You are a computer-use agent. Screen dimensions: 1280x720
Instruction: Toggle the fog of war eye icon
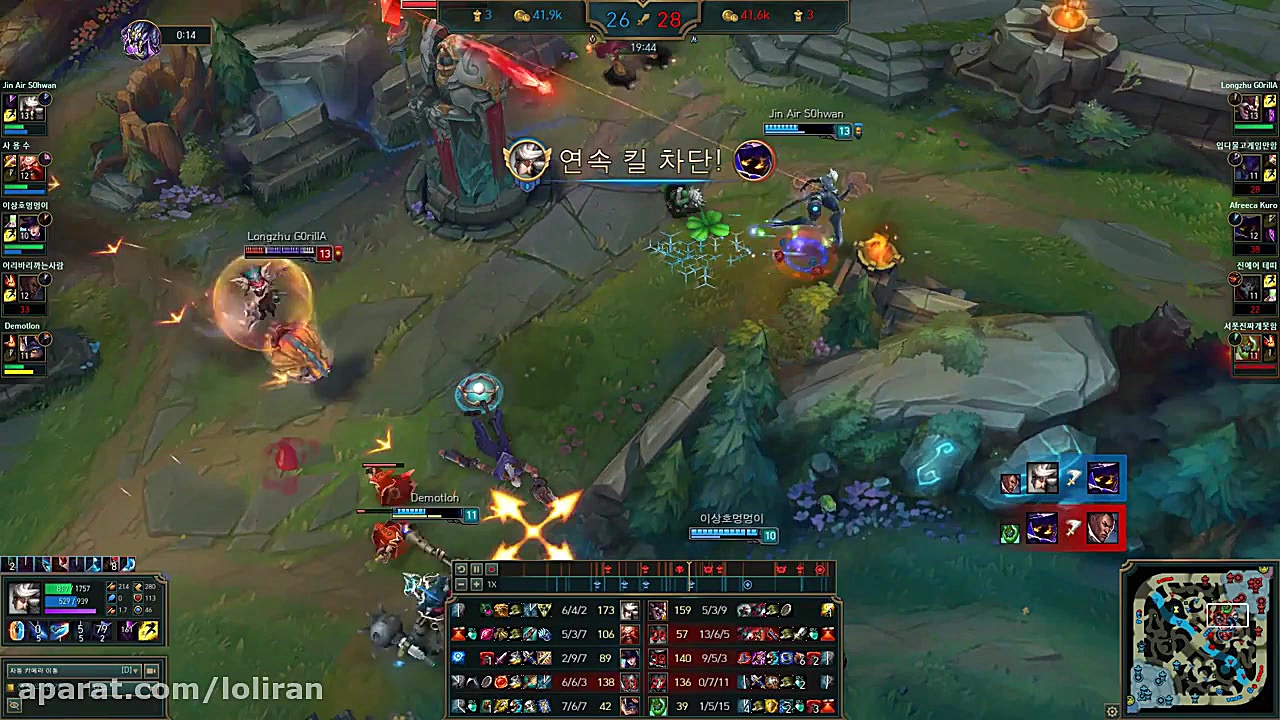pyautogui.click(x=13, y=705)
